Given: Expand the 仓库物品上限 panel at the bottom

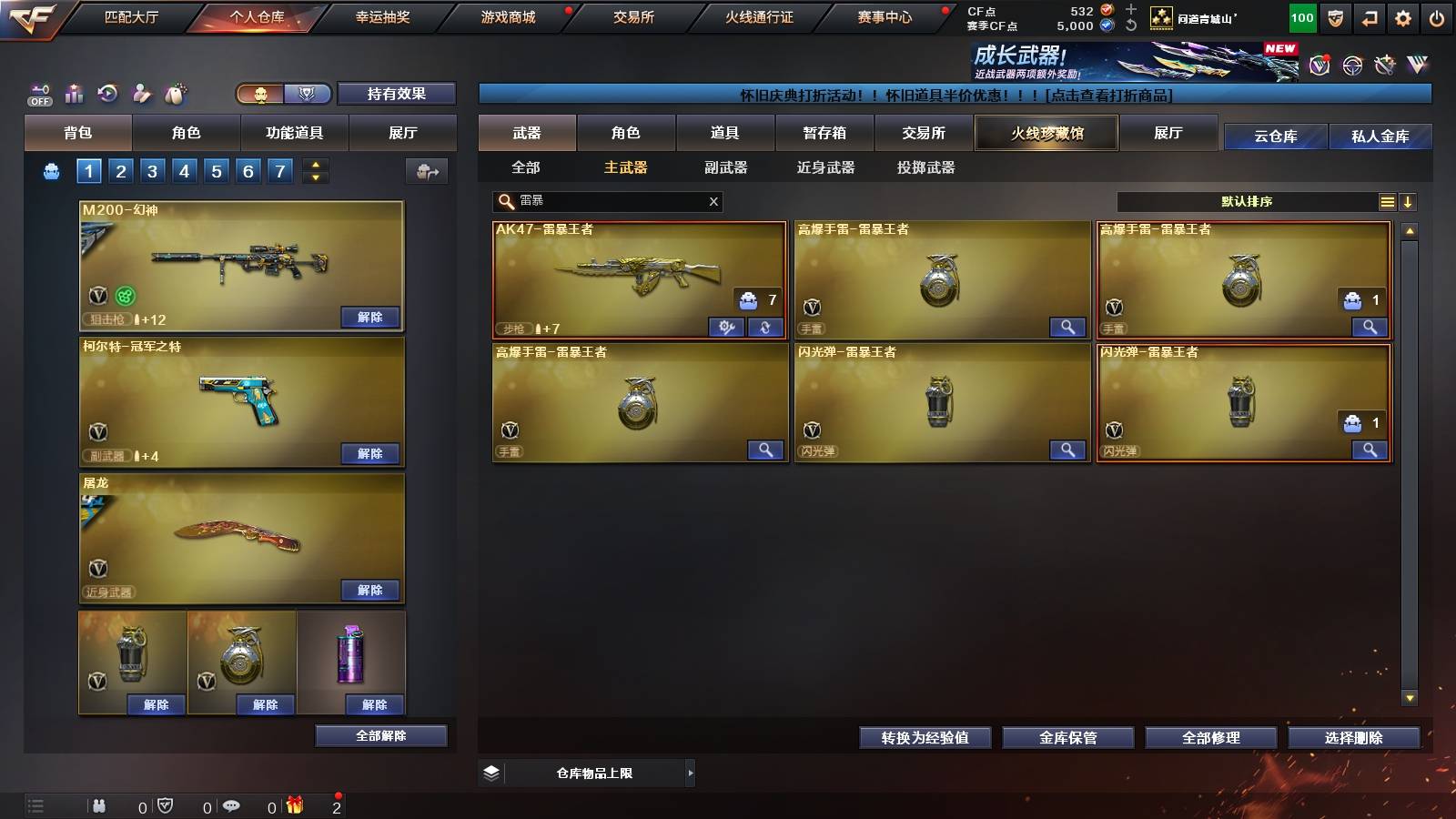Looking at the screenshot, I should coord(689,773).
